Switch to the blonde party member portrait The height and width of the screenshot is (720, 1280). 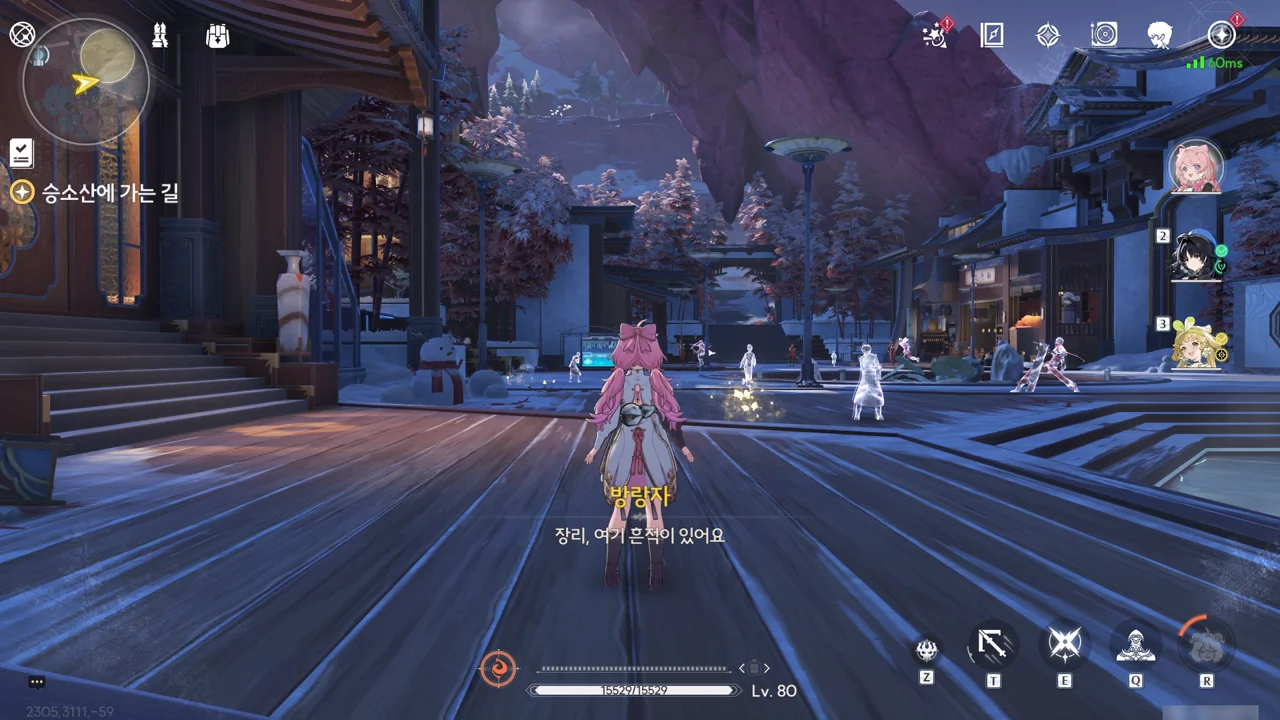[x=1197, y=344]
